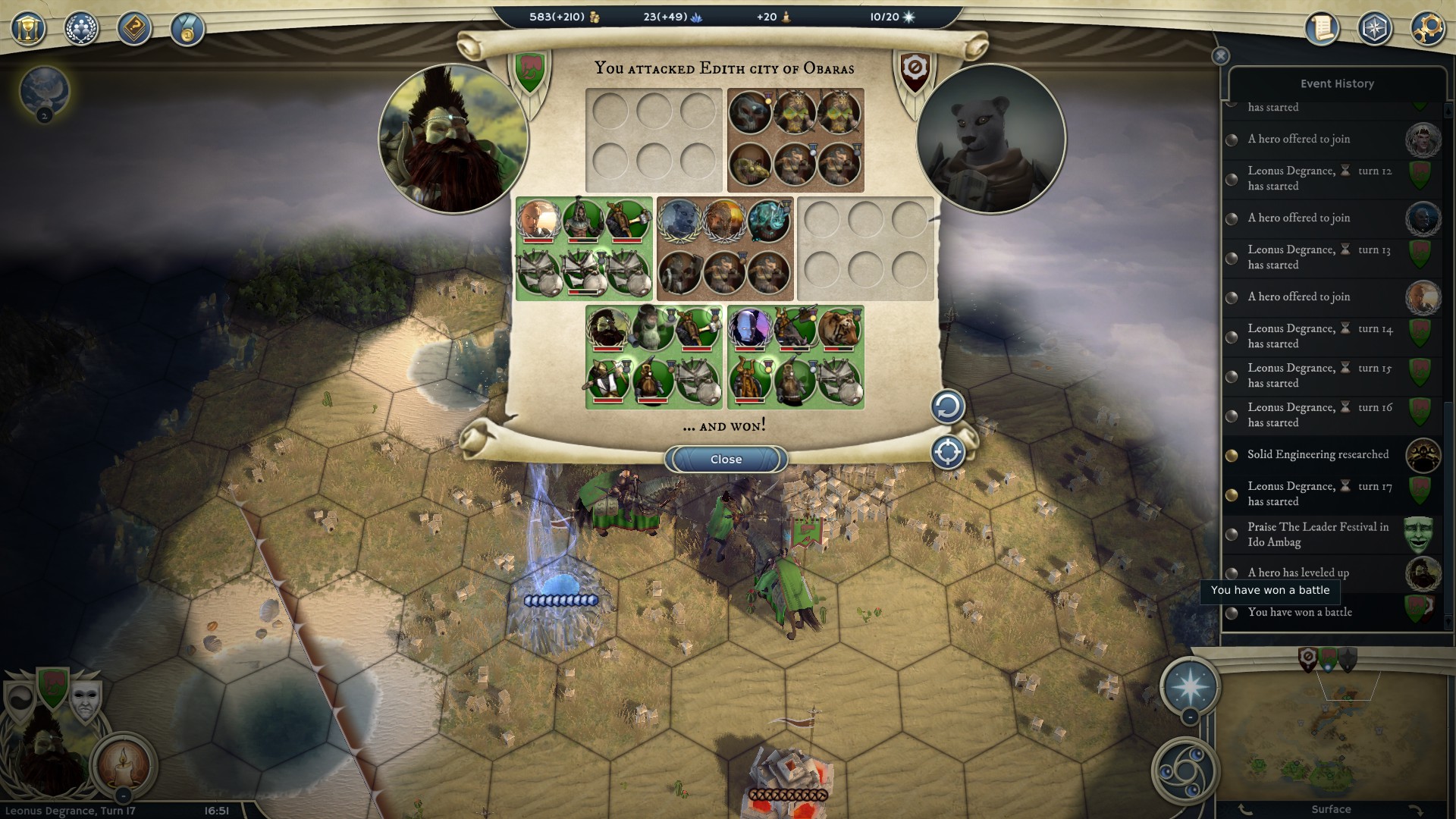Open the diplomacy group icon
Viewport: 1456px width, 819px height.
tap(81, 29)
